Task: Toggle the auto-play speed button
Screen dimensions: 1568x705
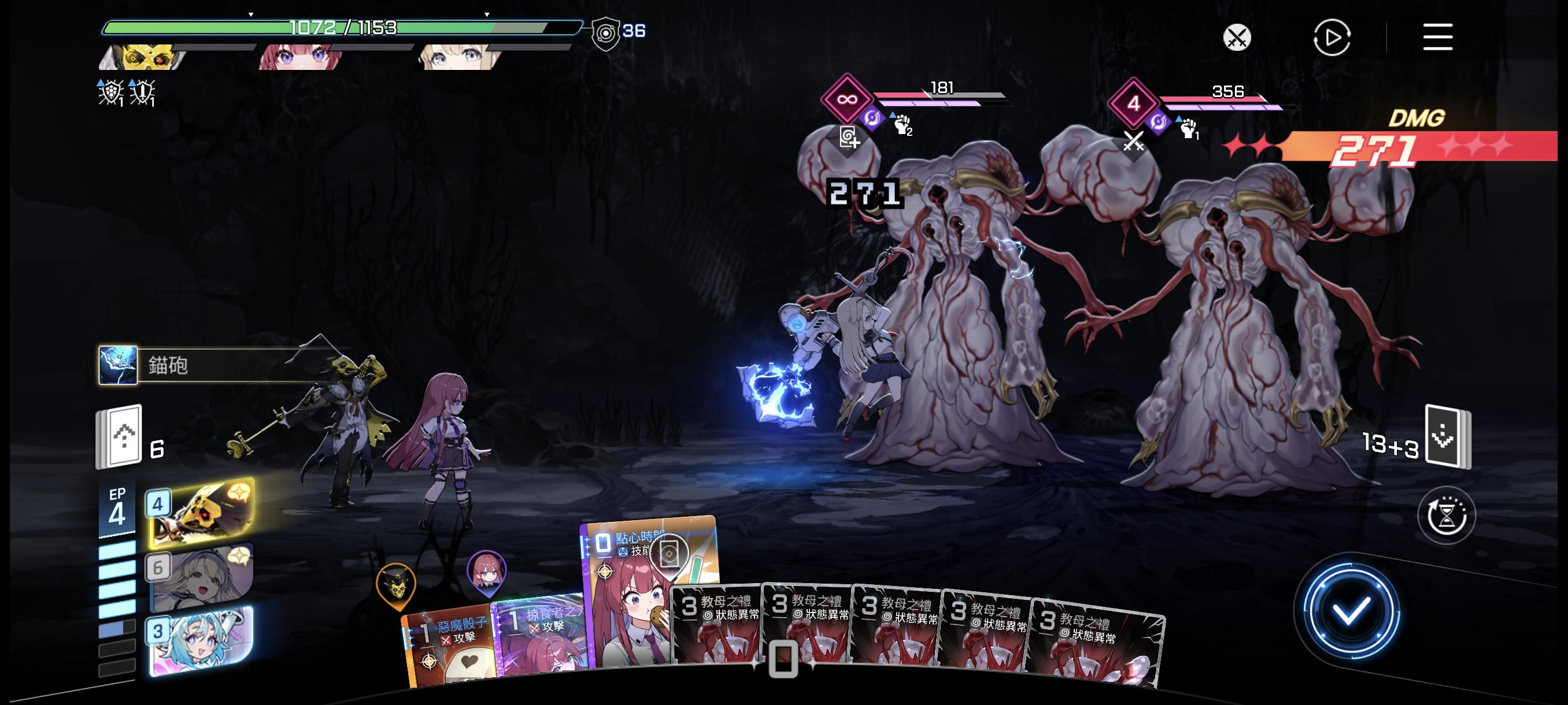Action: pos(1331,38)
